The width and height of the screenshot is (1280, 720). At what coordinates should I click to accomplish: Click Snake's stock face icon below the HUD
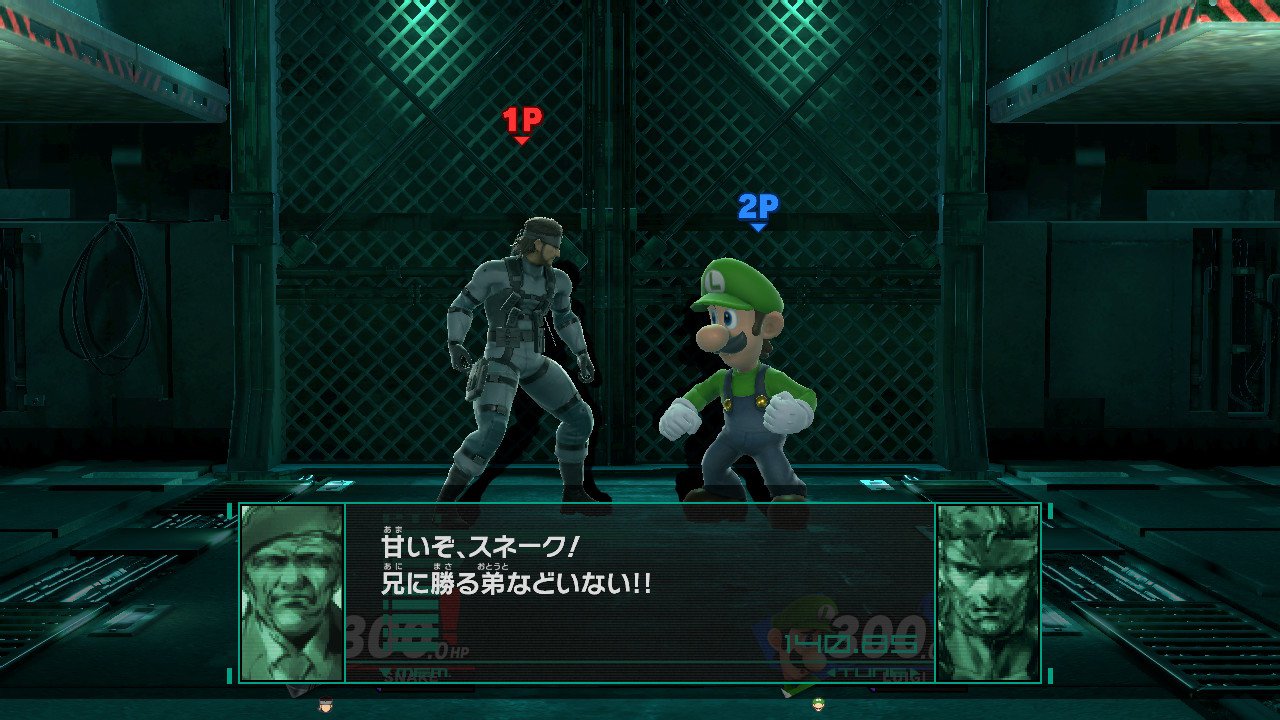325,703
